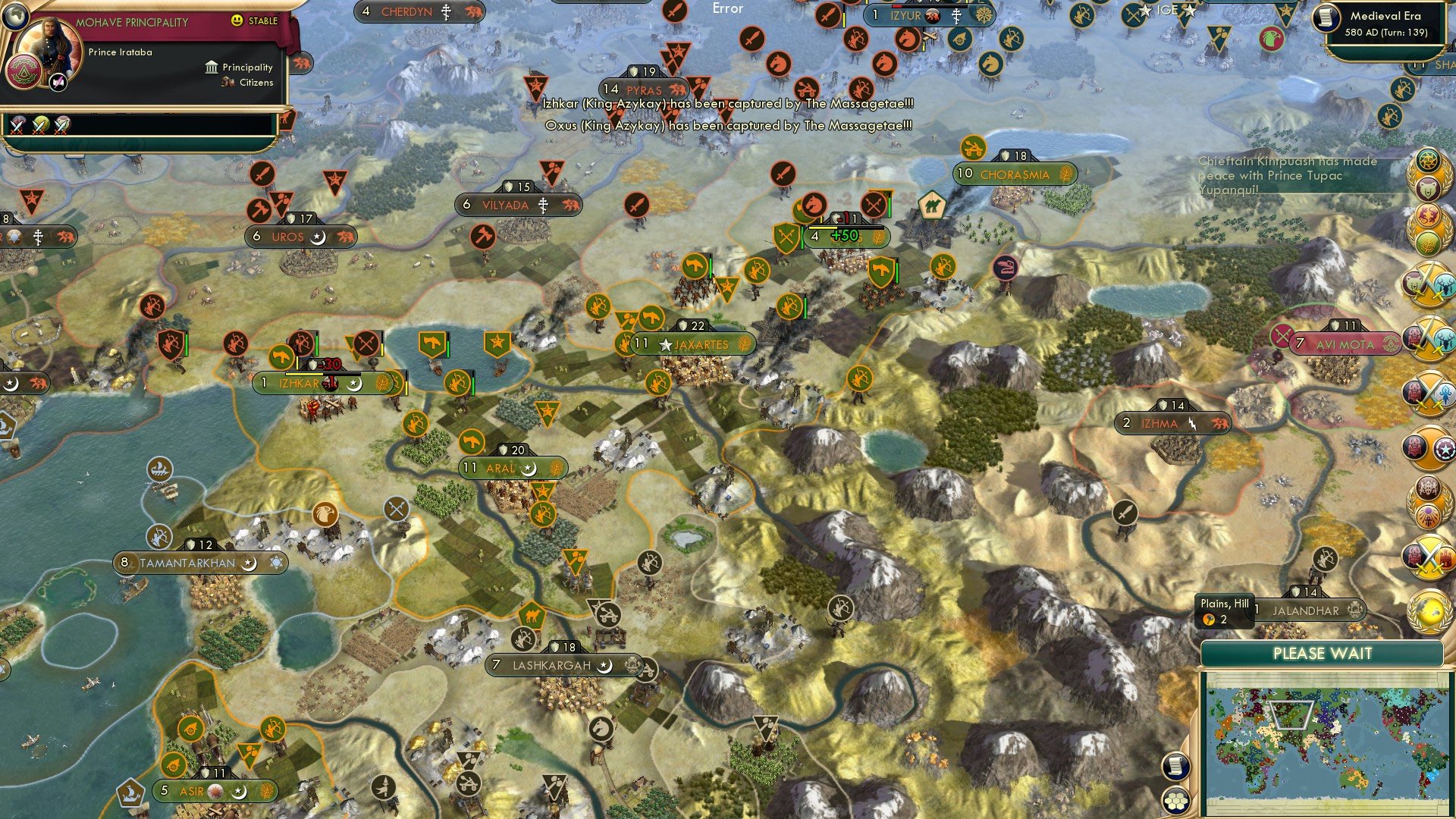Open Prince Irataba's leader portrait
This screenshot has height=819, width=1456.
click(49, 46)
